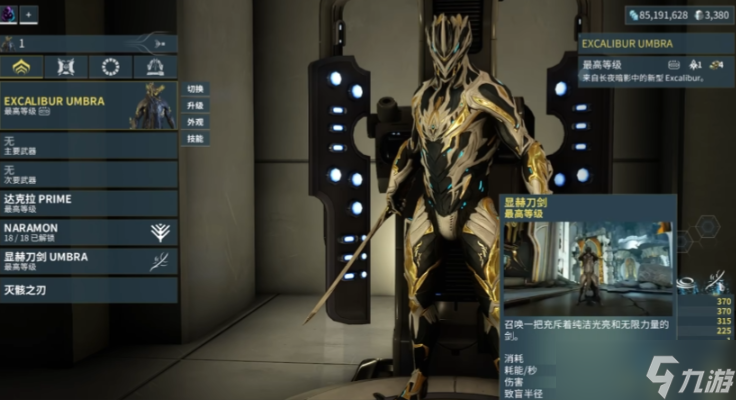This screenshot has width=736, height=400.
Task: Choose the empty primary weapon slot
Action: 88,146
